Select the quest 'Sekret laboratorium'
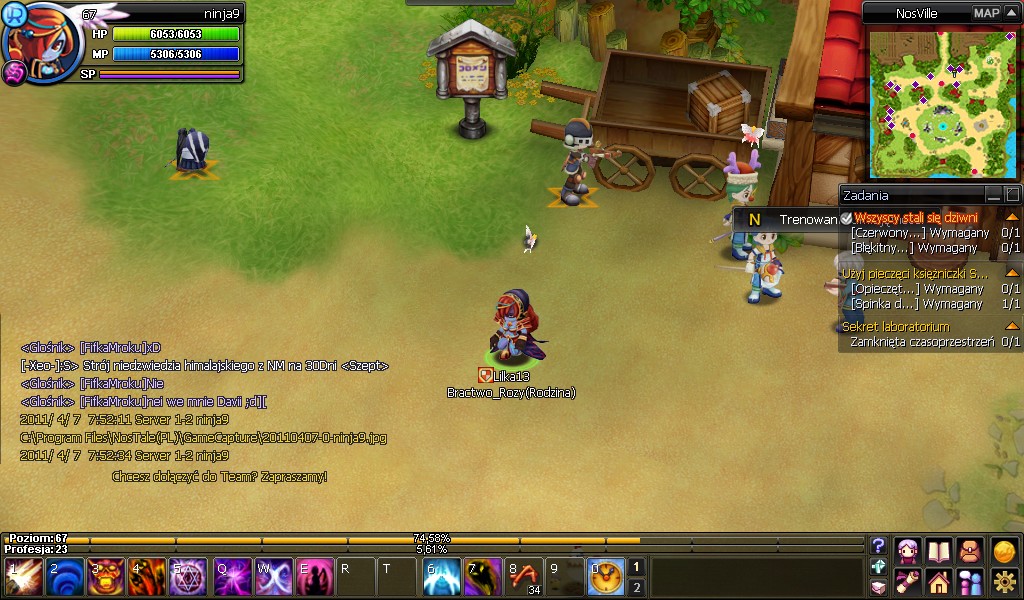This screenshot has height=600, width=1024. (896, 326)
